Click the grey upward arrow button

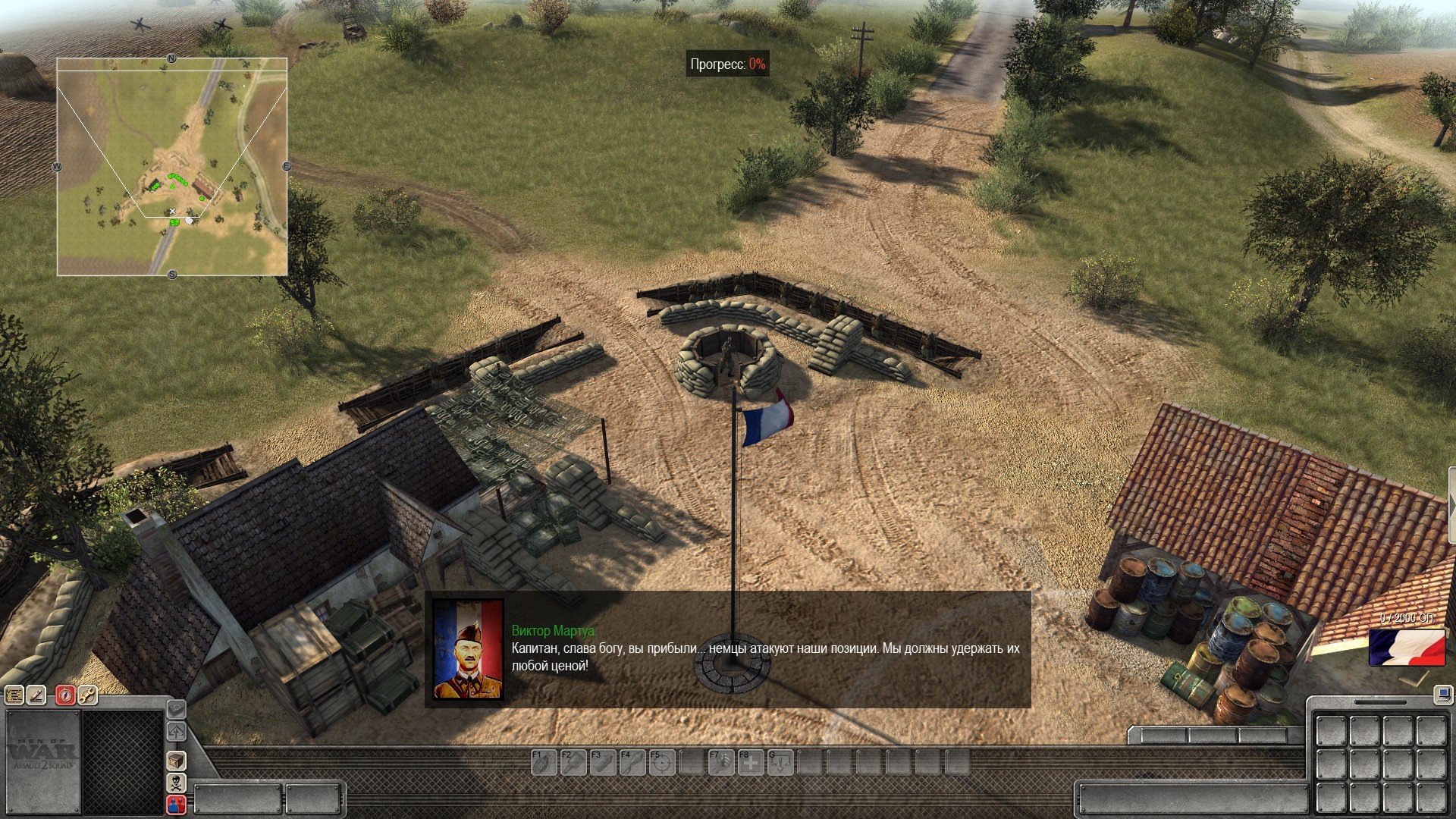[x=177, y=732]
